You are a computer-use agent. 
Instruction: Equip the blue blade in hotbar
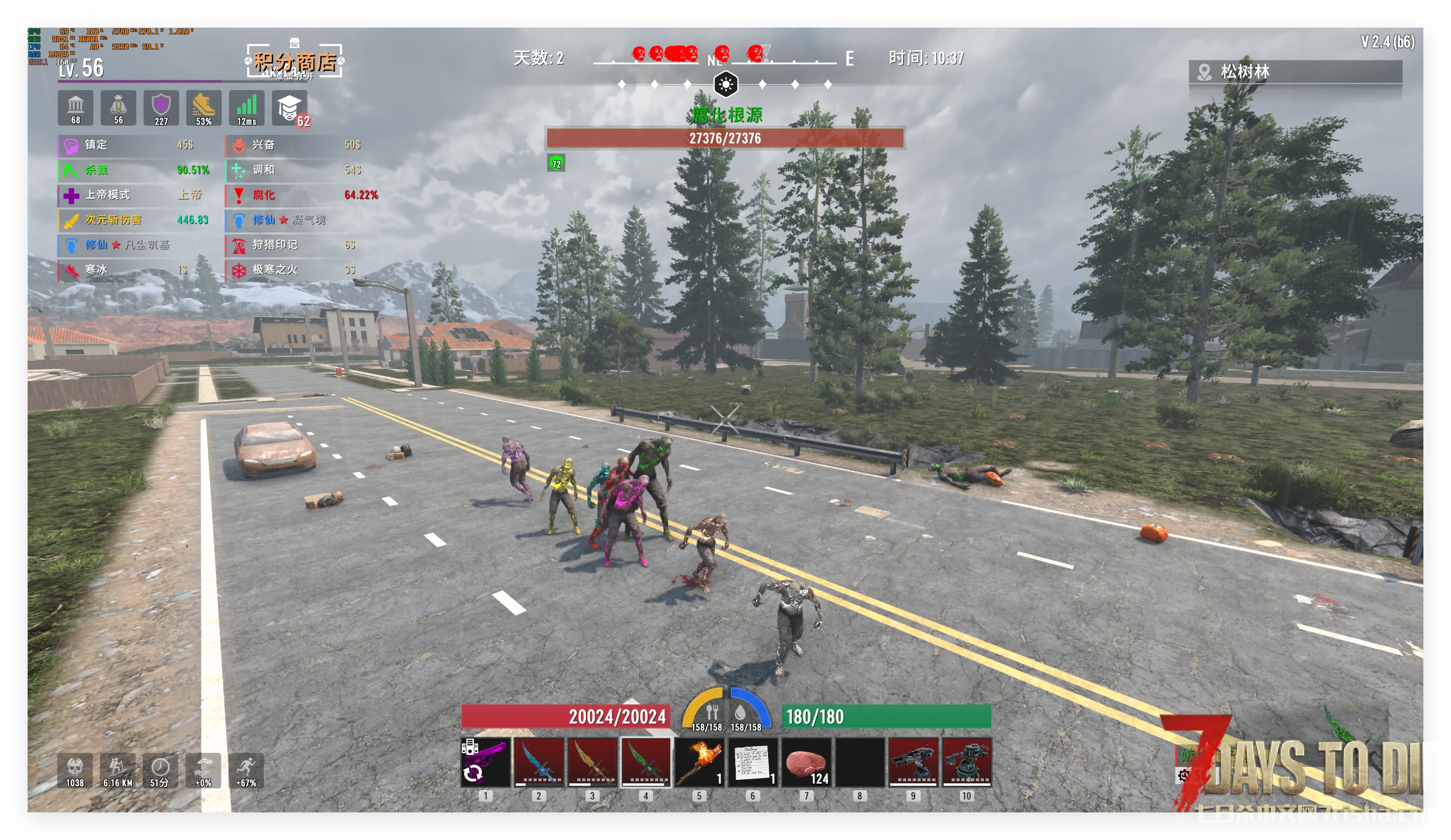coord(539,762)
